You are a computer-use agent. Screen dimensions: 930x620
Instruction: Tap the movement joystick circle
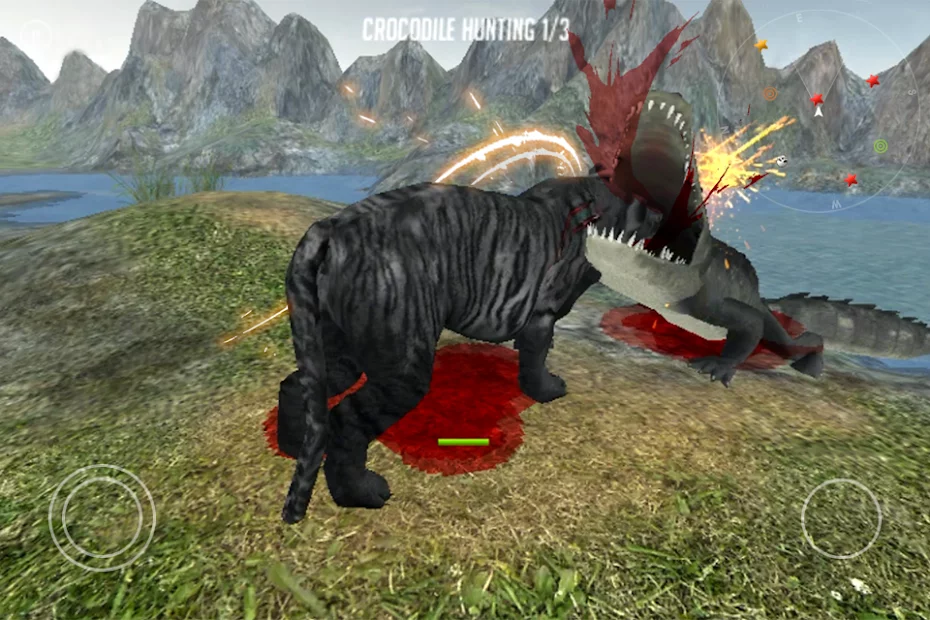click(102, 518)
